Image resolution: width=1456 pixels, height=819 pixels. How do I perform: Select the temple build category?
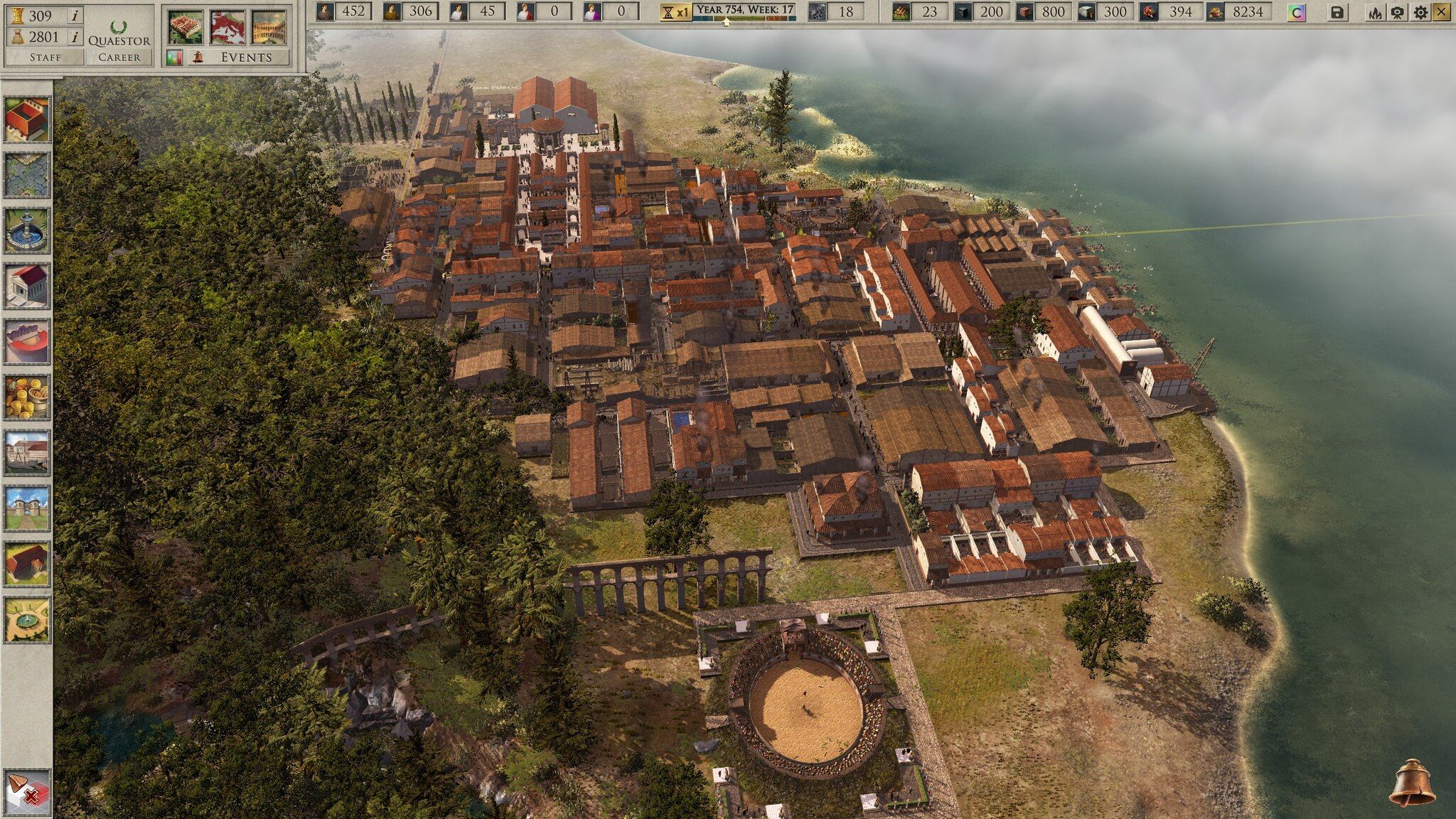click(27, 285)
